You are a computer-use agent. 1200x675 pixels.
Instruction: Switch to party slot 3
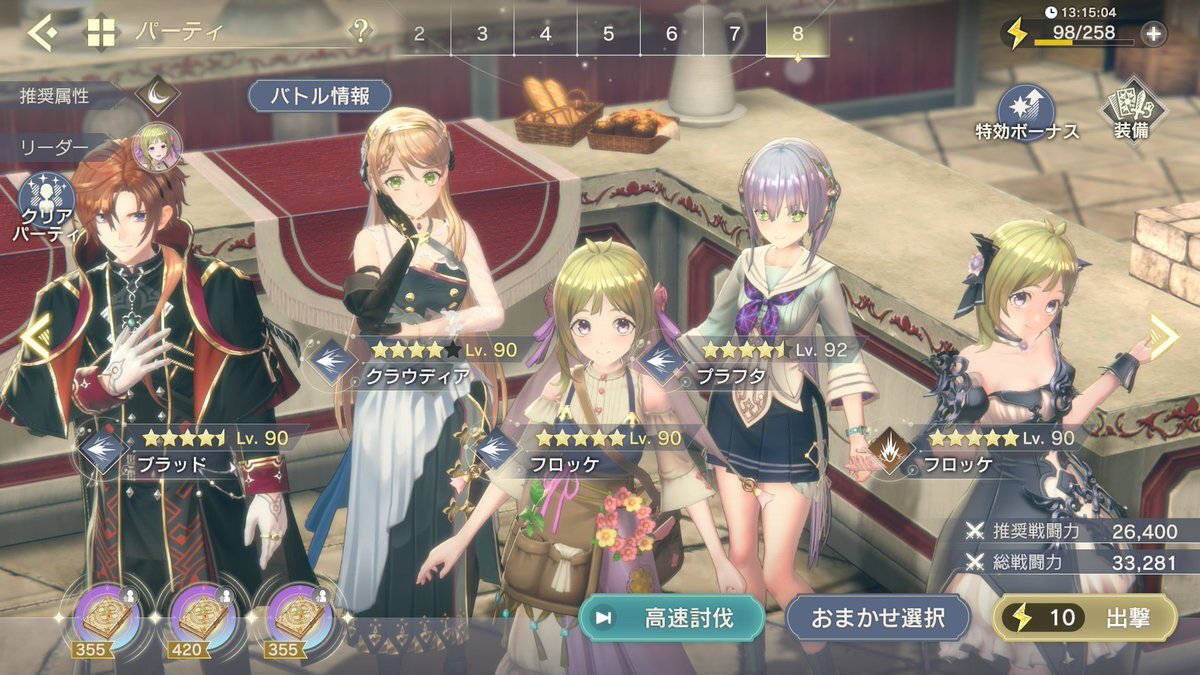tap(482, 34)
